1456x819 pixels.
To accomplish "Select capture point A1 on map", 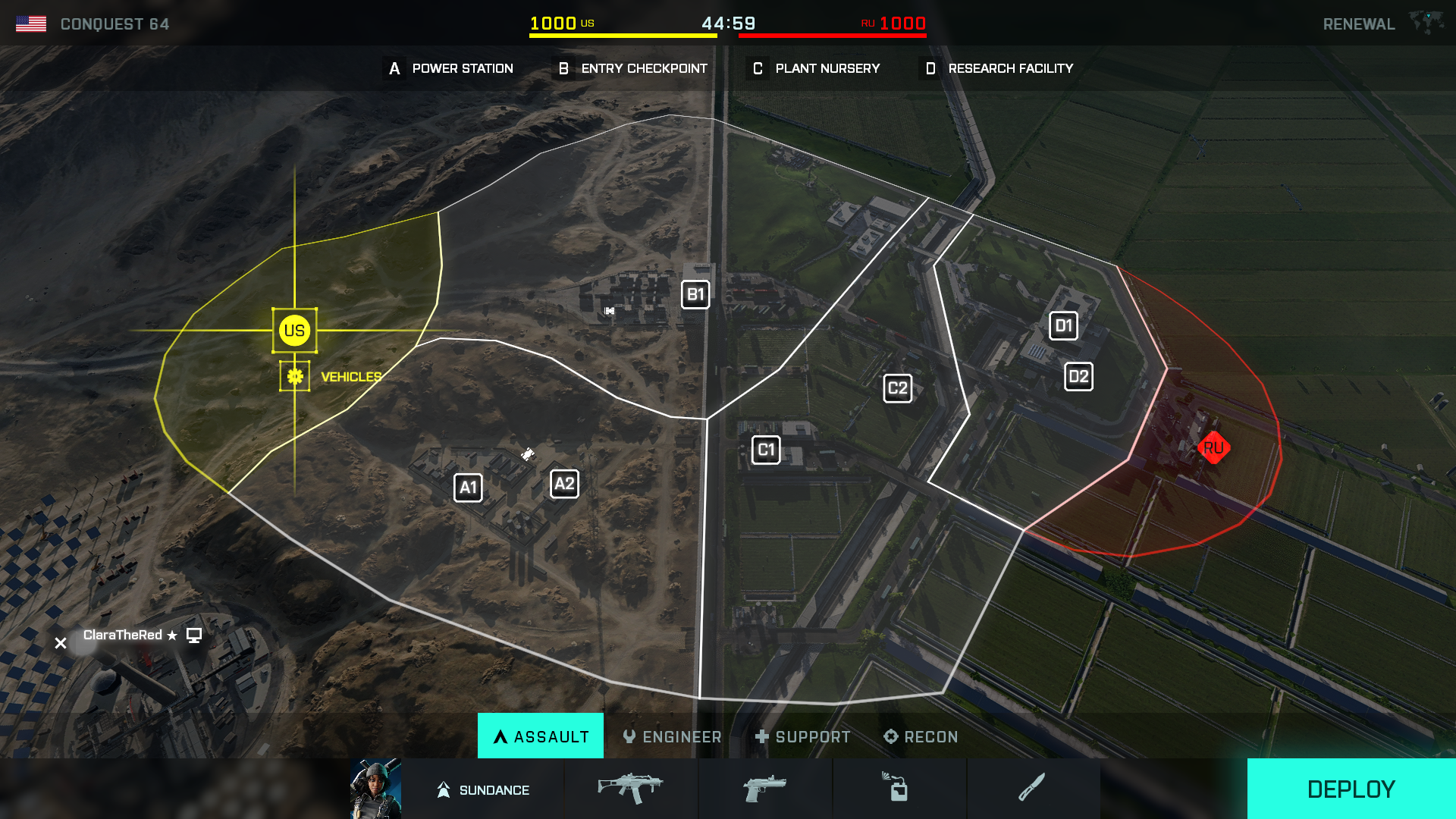I will click(x=468, y=488).
